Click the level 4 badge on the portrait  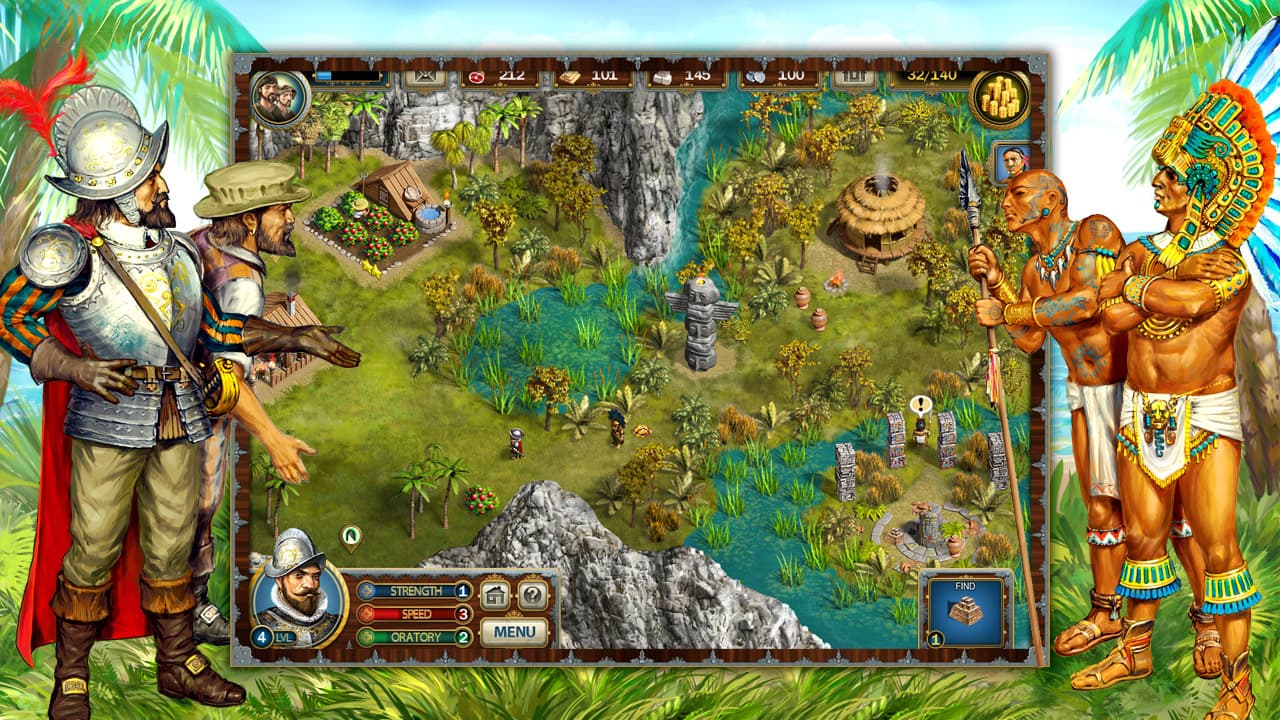[x=262, y=636]
